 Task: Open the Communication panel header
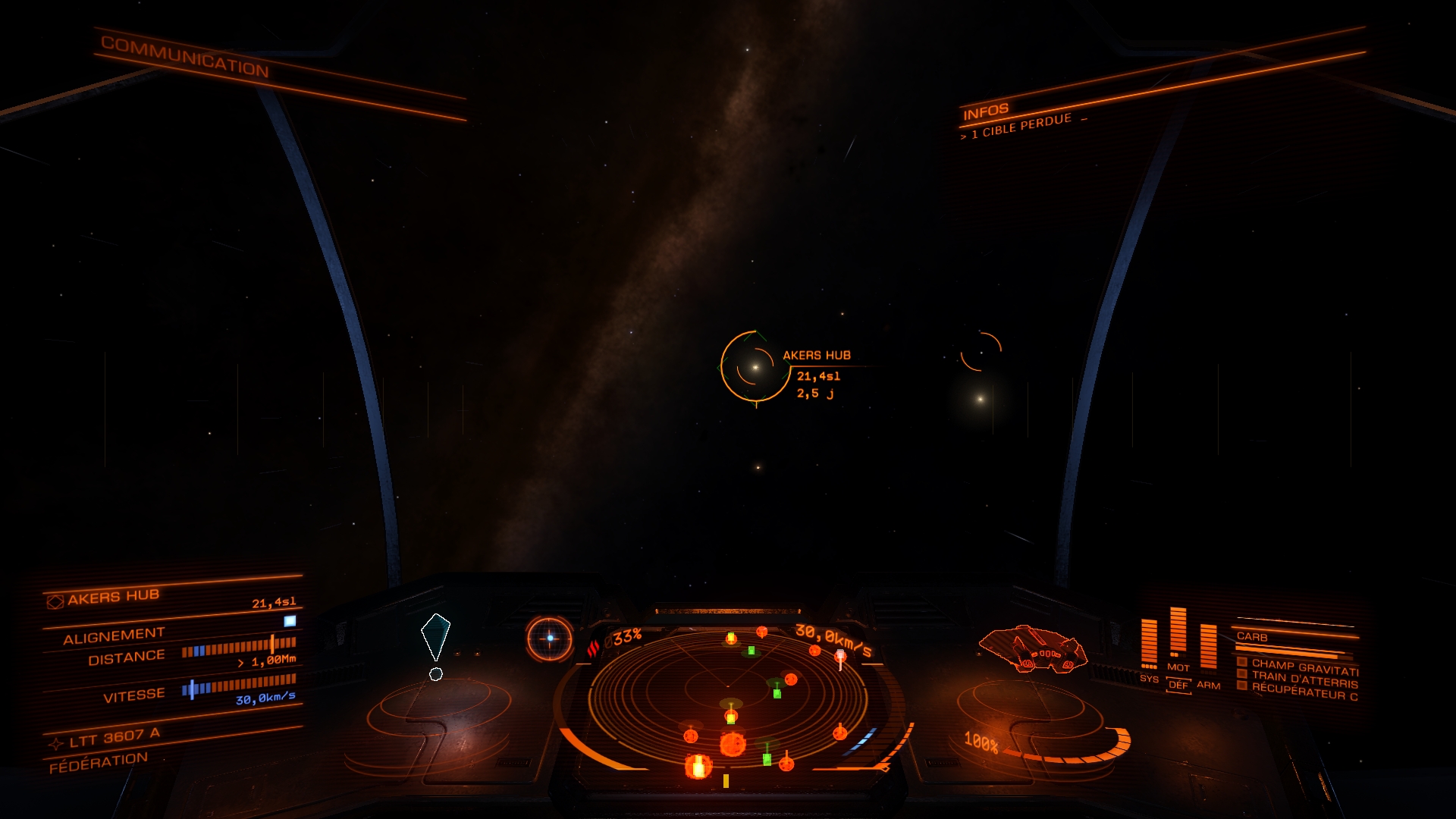click(x=185, y=57)
